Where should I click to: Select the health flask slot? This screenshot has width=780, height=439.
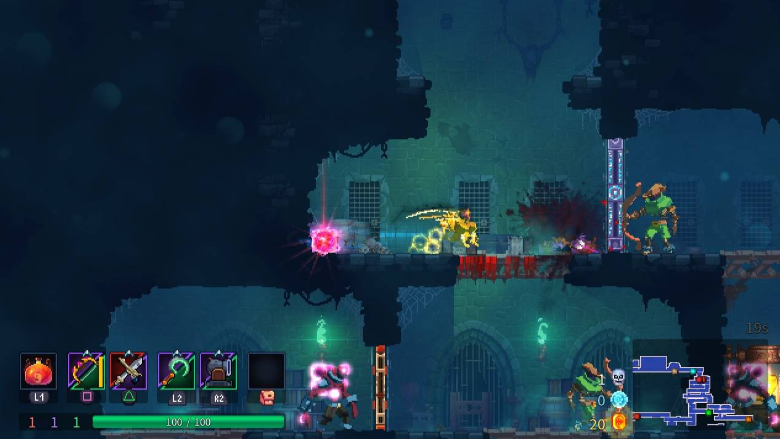38,371
